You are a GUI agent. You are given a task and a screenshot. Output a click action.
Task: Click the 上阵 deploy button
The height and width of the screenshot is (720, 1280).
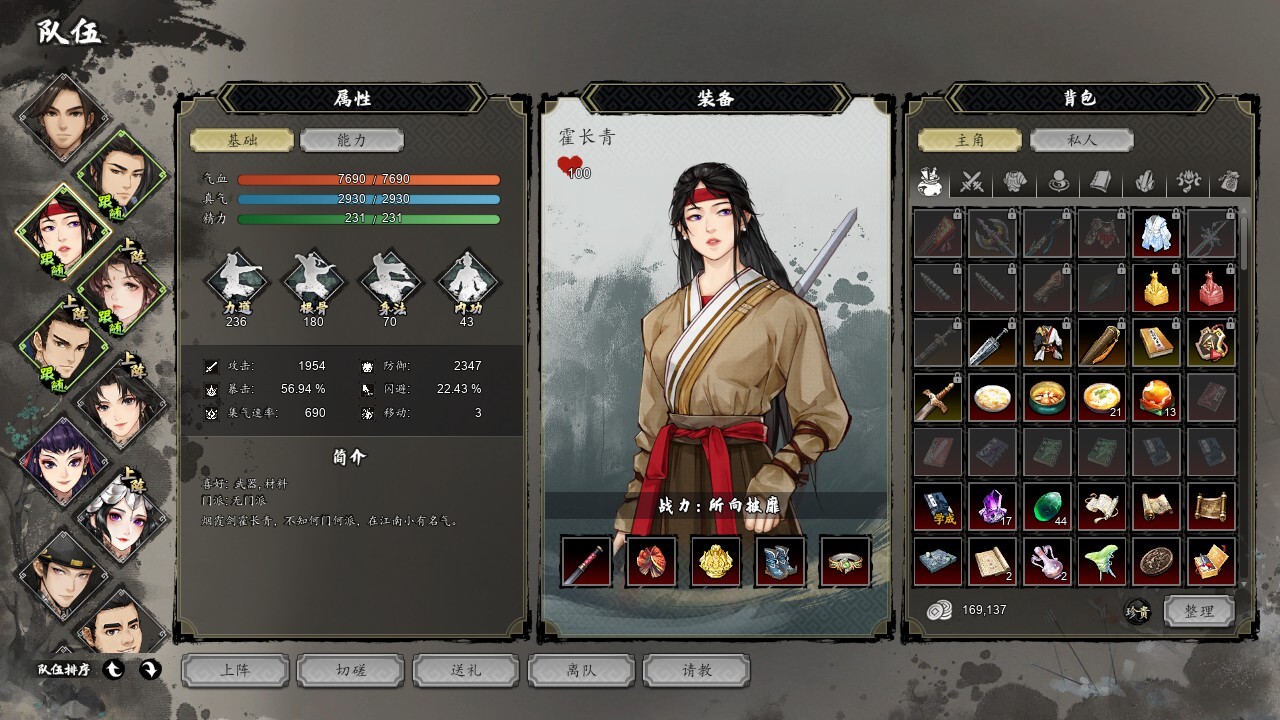click(x=235, y=670)
